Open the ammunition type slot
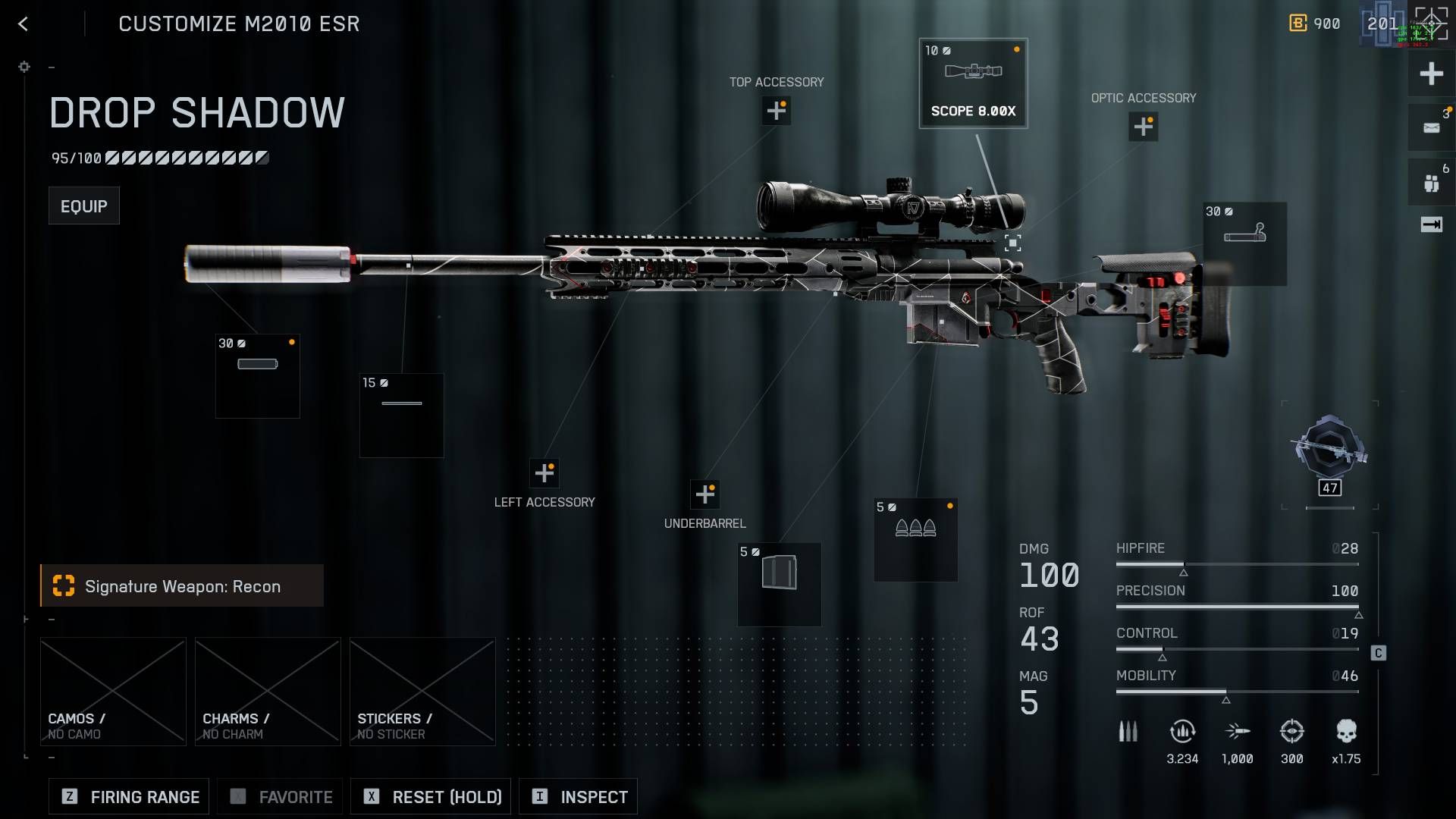This screenshot has height=819, width=1456. (x=915, y=539)
